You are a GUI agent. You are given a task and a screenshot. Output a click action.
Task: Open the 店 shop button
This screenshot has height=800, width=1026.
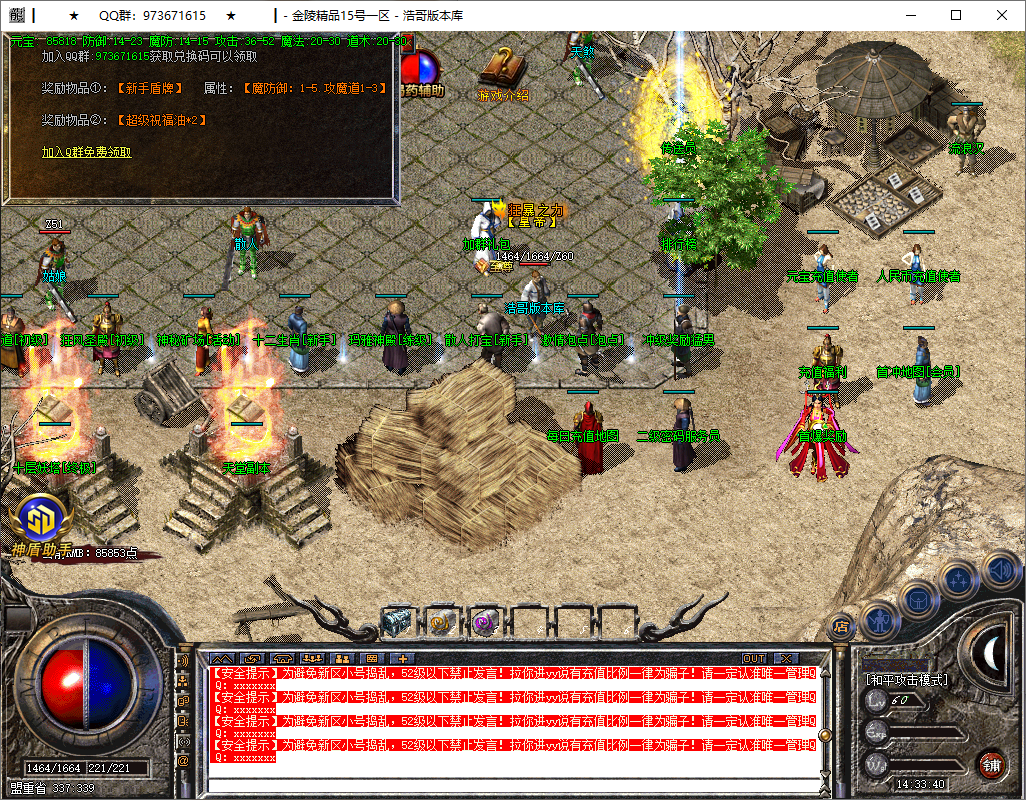tap(842, 627)
